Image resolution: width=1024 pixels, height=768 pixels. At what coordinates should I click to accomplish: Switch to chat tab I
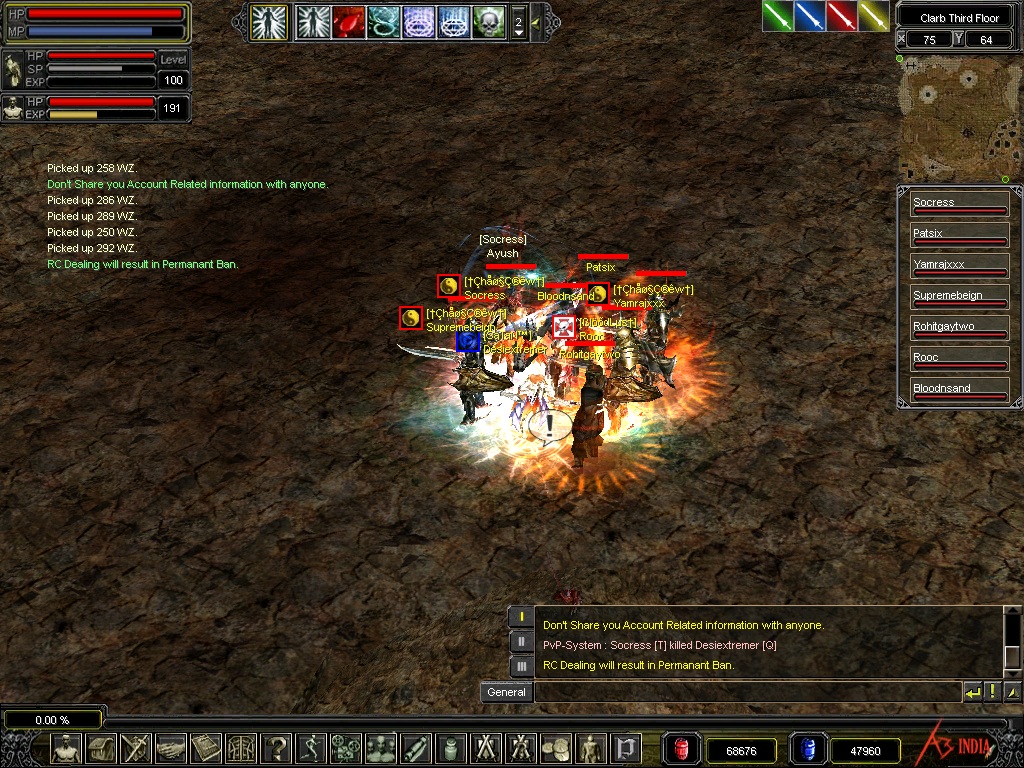(521, 617)
